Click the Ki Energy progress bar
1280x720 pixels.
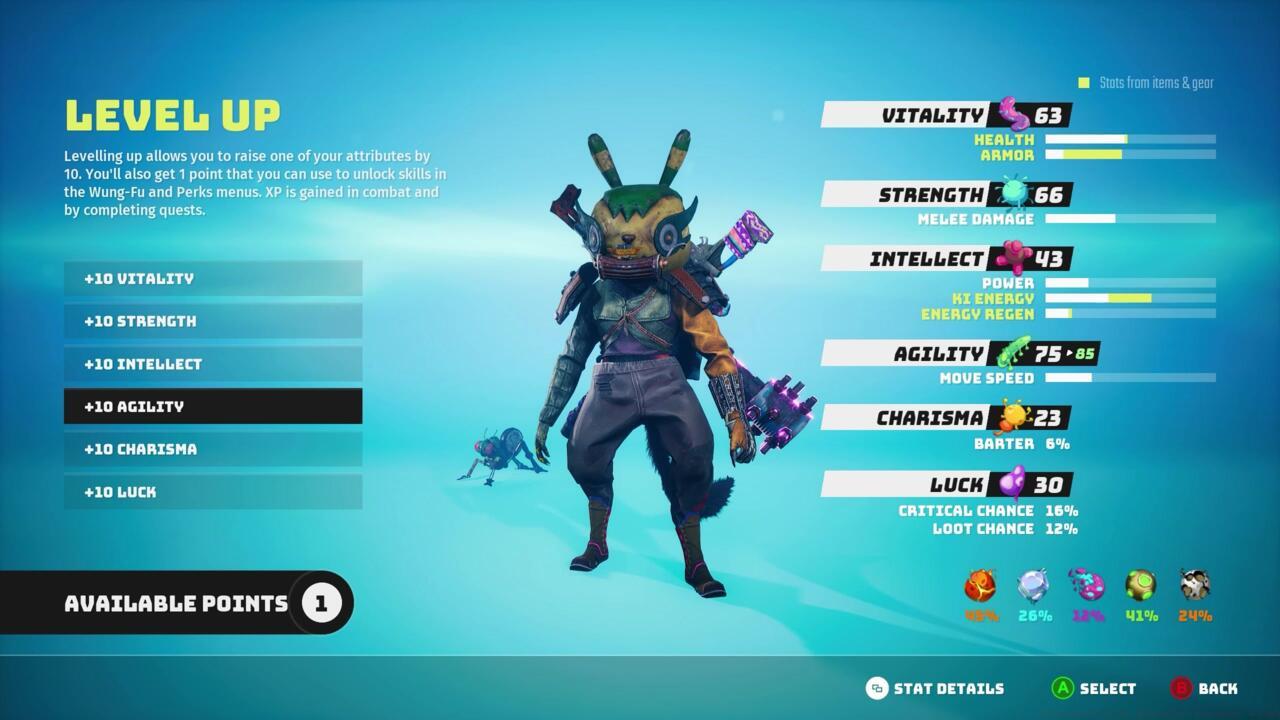pyautogui.click(x=1130, y=299)
